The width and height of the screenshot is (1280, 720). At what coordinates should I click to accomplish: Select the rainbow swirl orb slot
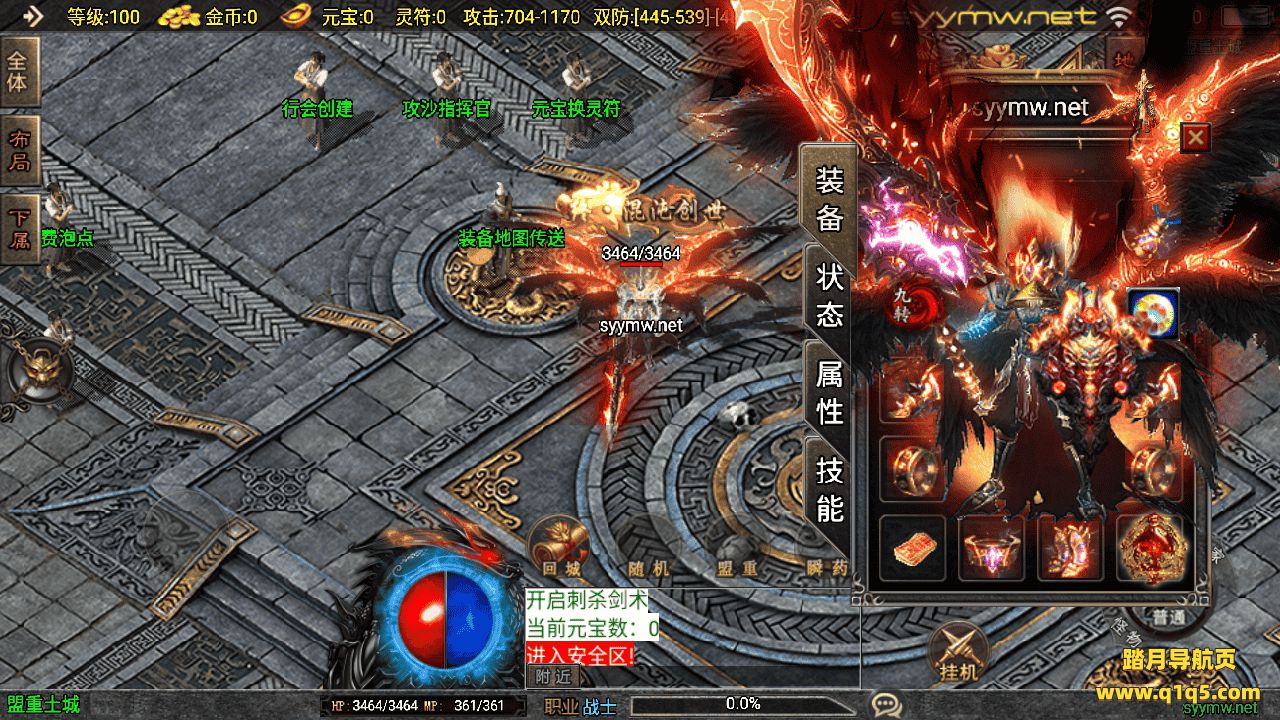(x=1153, y=313)
